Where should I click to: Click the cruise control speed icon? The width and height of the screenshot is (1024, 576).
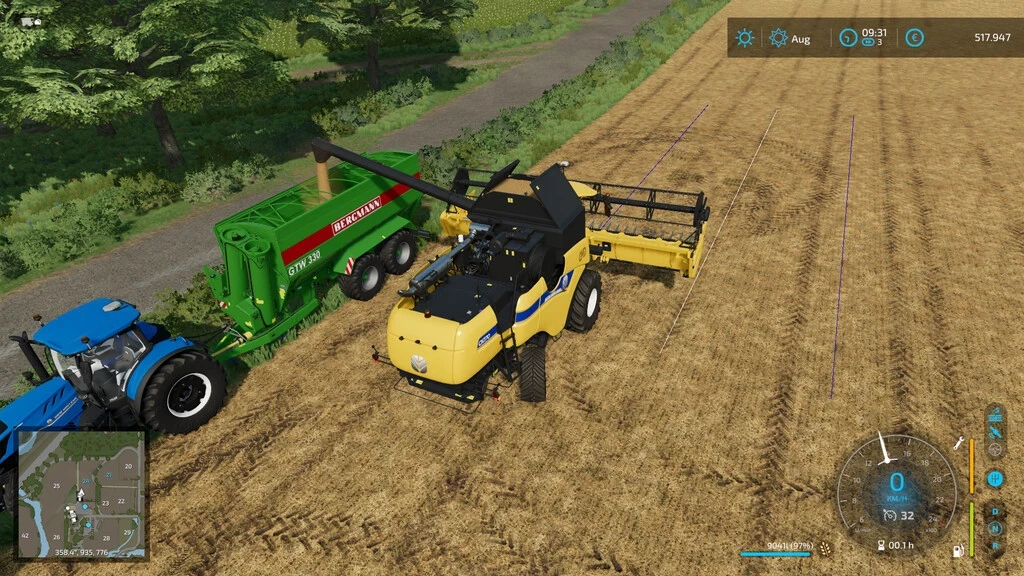[888, 515]
